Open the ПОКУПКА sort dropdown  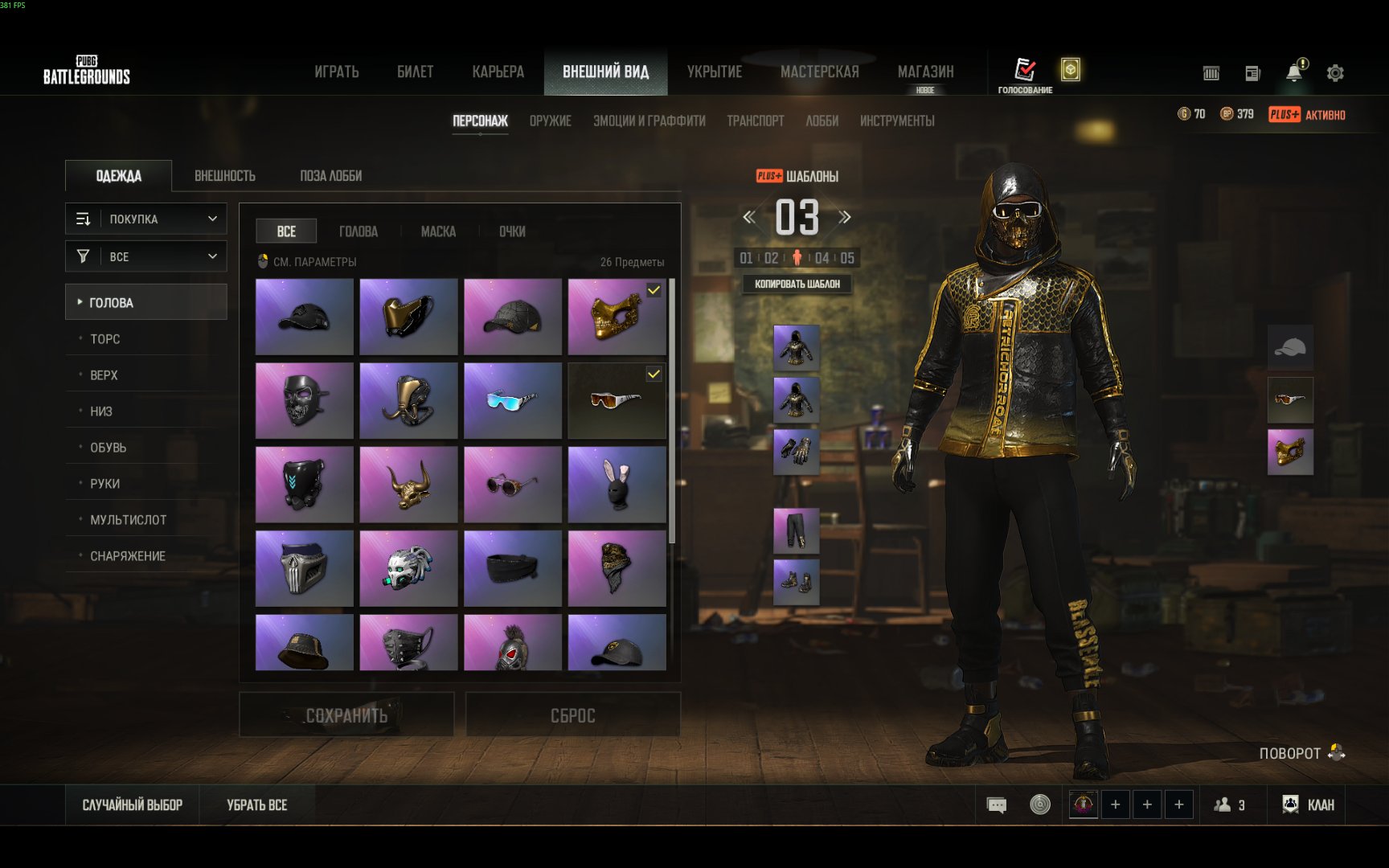(146, 219)
